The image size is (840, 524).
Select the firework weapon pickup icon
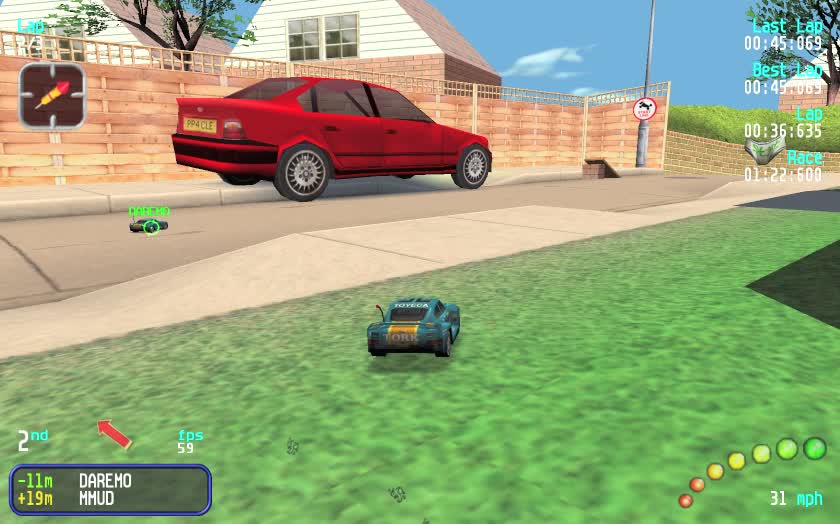(x=52, y=96)
